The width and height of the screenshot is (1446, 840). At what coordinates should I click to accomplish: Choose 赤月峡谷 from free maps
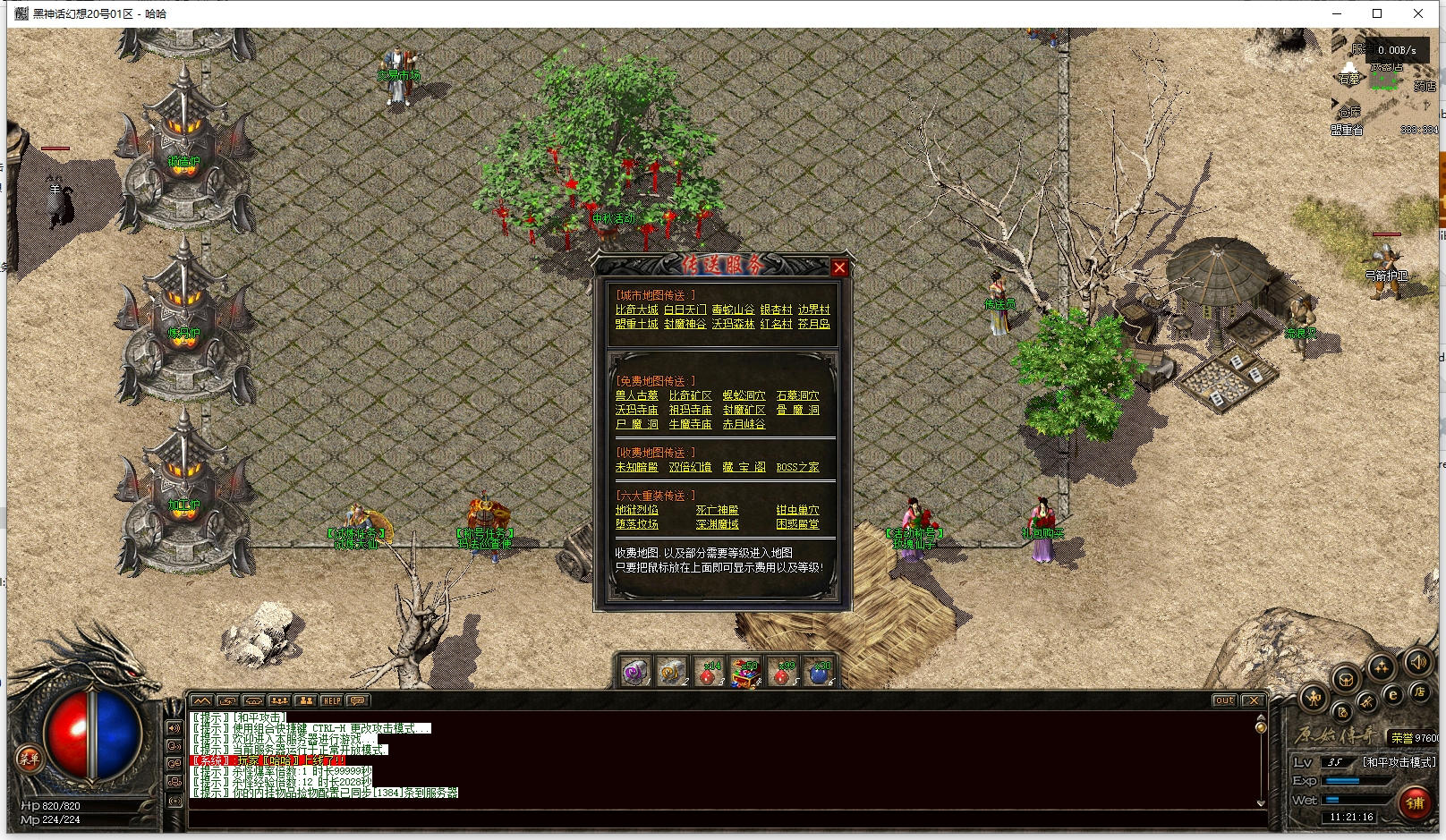tap(744, 424)
